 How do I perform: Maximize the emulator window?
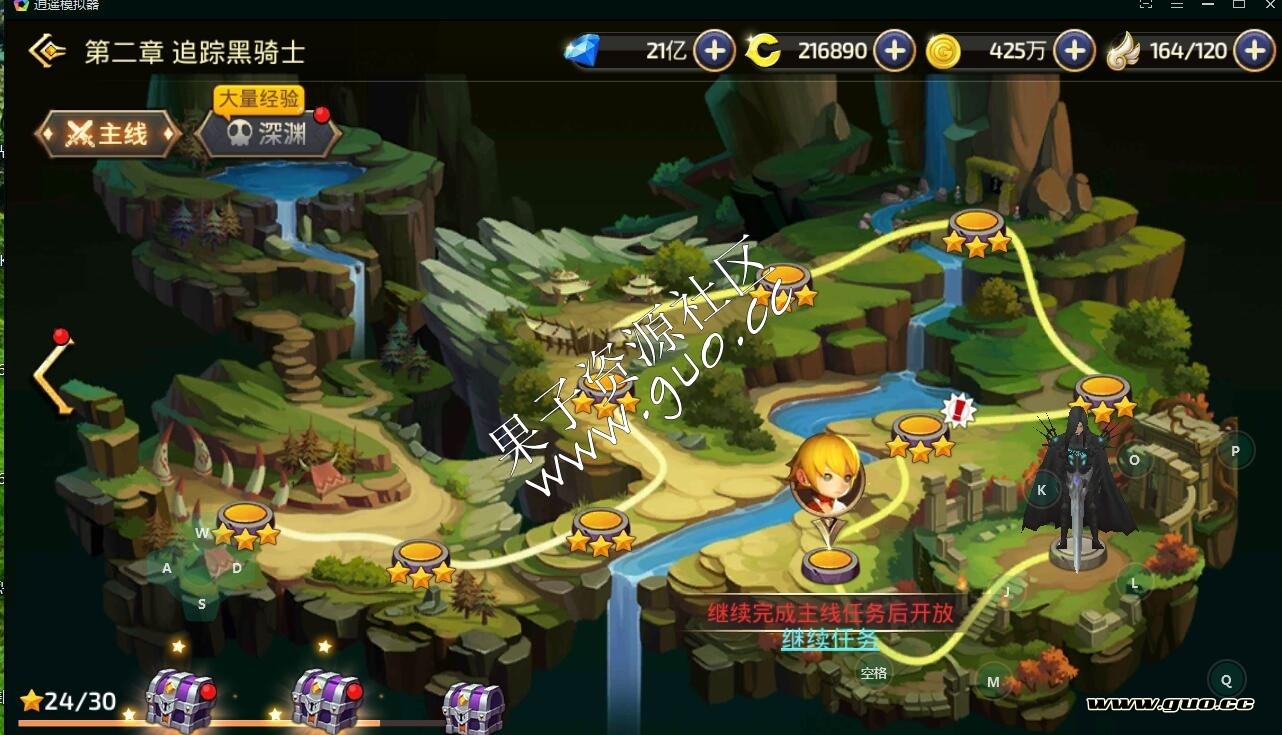(x=1238, y=5)
